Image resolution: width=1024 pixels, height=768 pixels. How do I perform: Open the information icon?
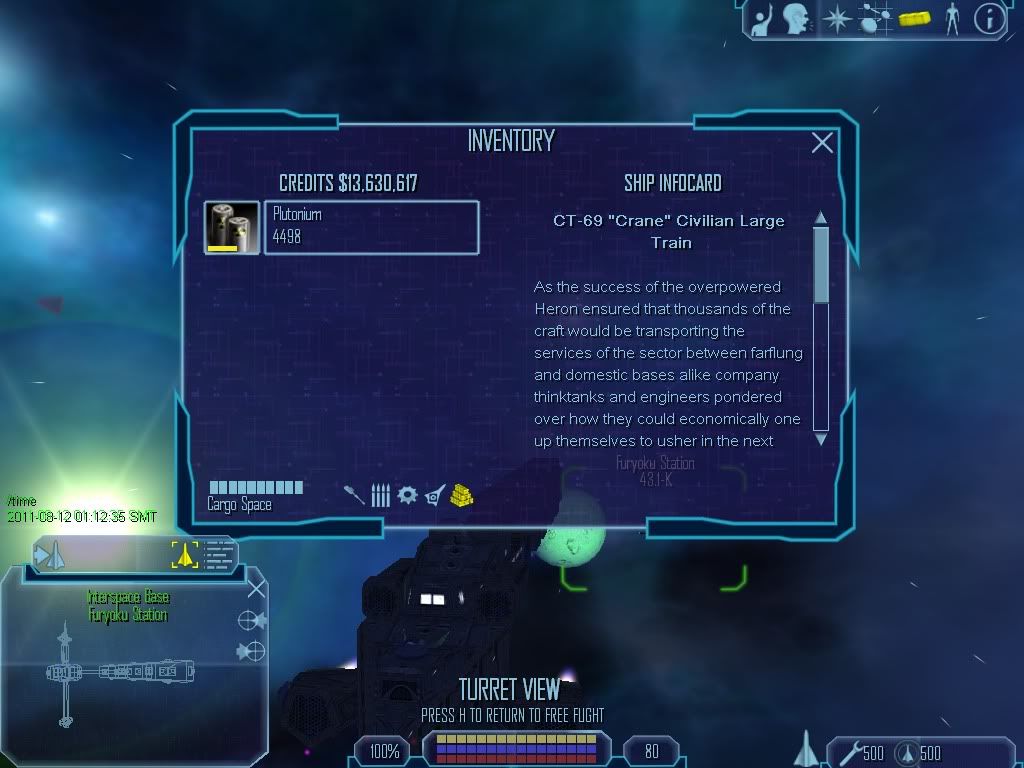tap(989, 18)
